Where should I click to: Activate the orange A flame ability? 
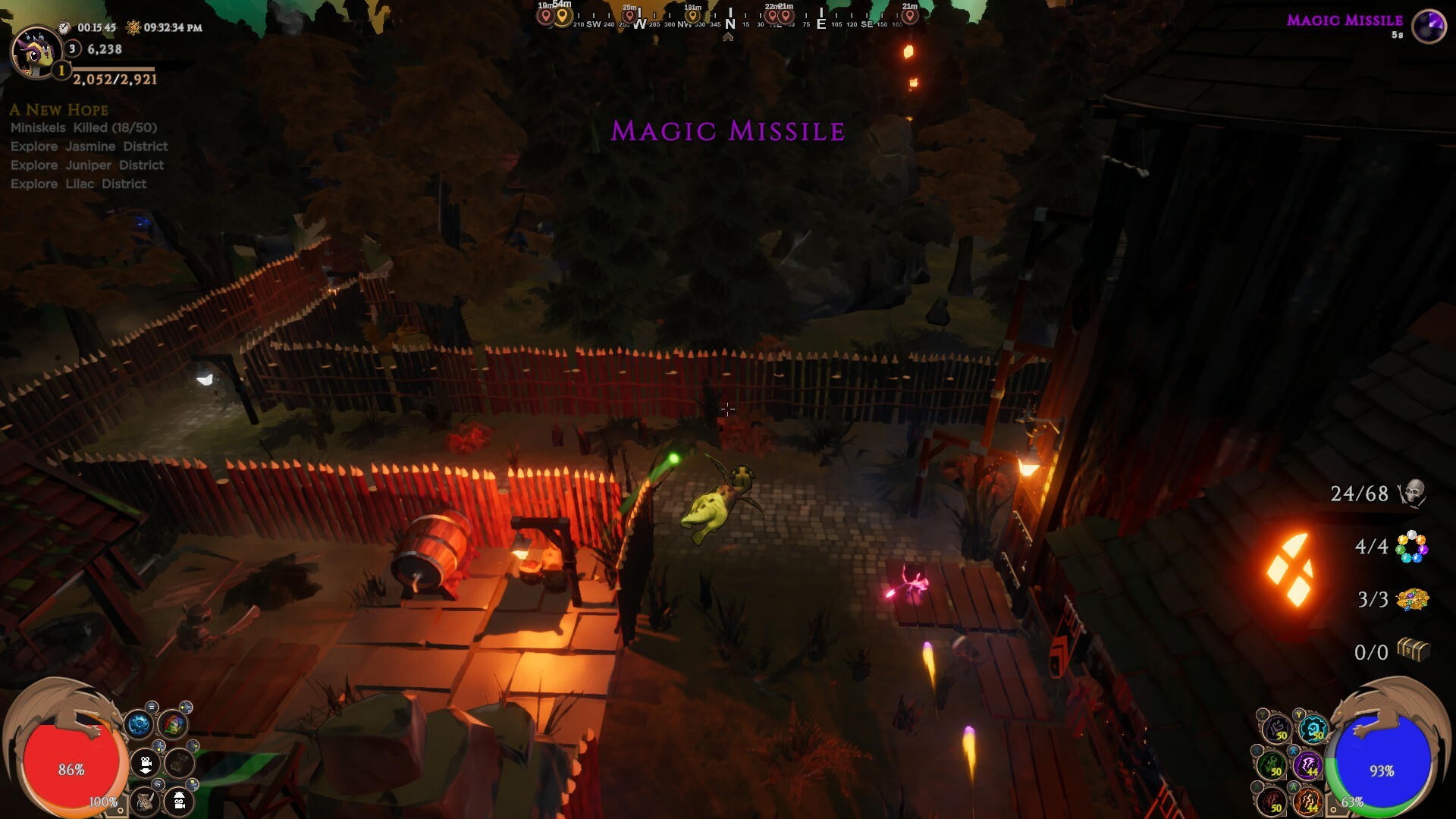[x=1308, y=802]
